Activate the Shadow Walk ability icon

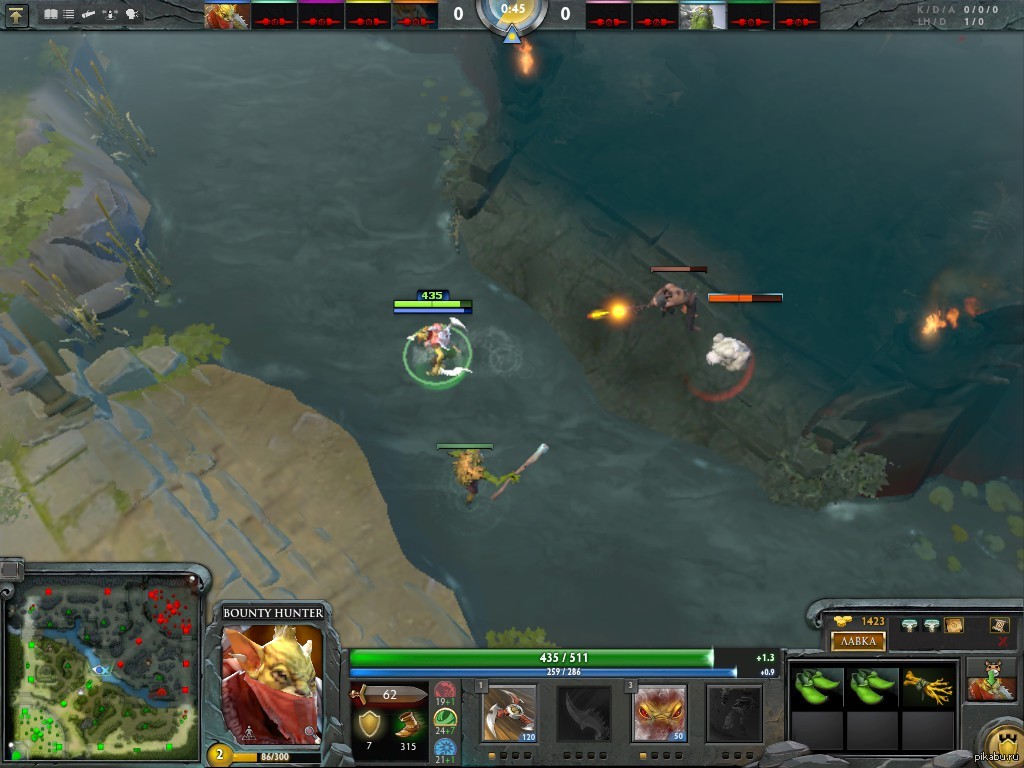pos(659,712)
